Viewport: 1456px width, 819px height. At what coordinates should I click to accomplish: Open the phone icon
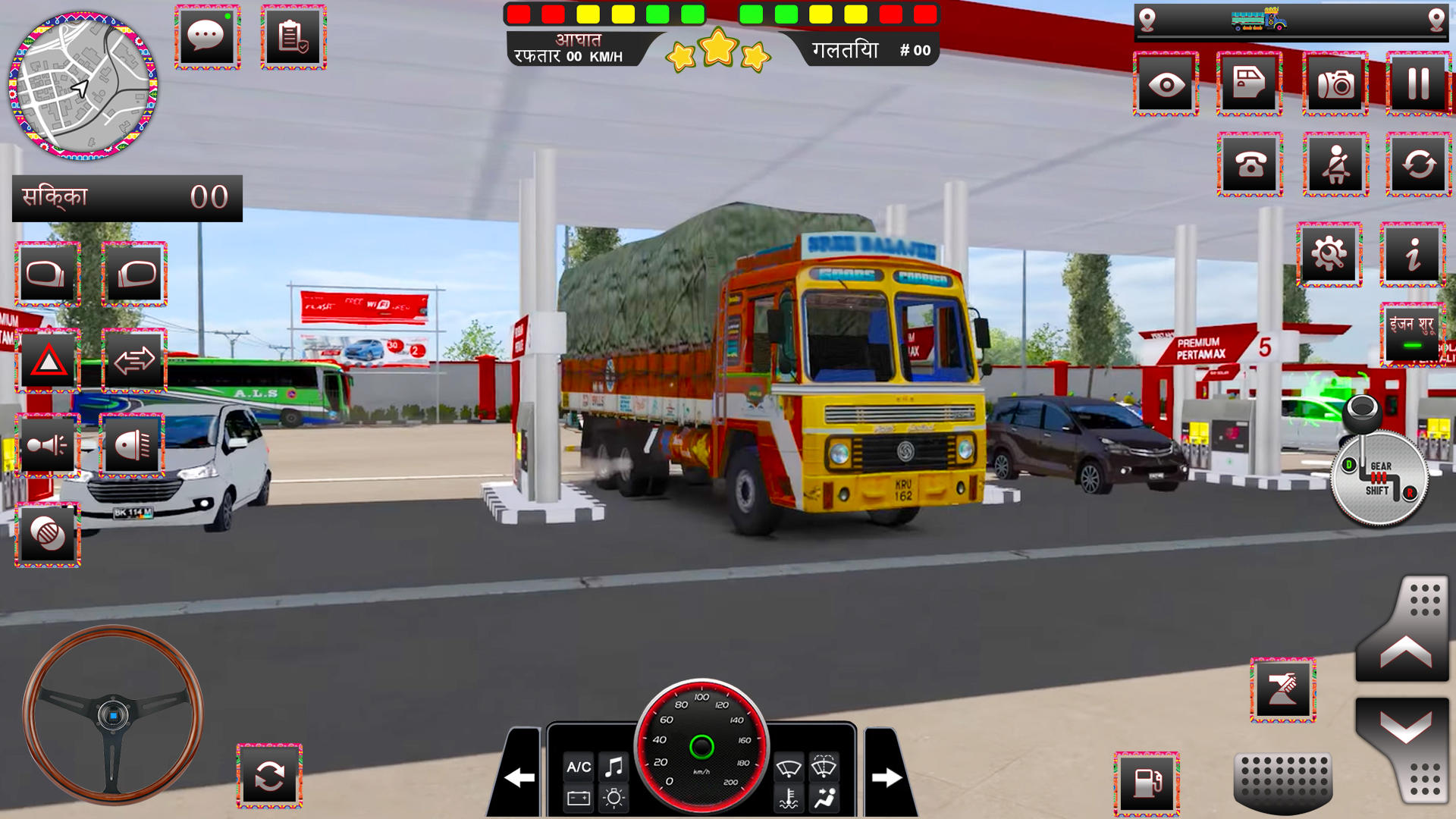tap(1252, 163)
